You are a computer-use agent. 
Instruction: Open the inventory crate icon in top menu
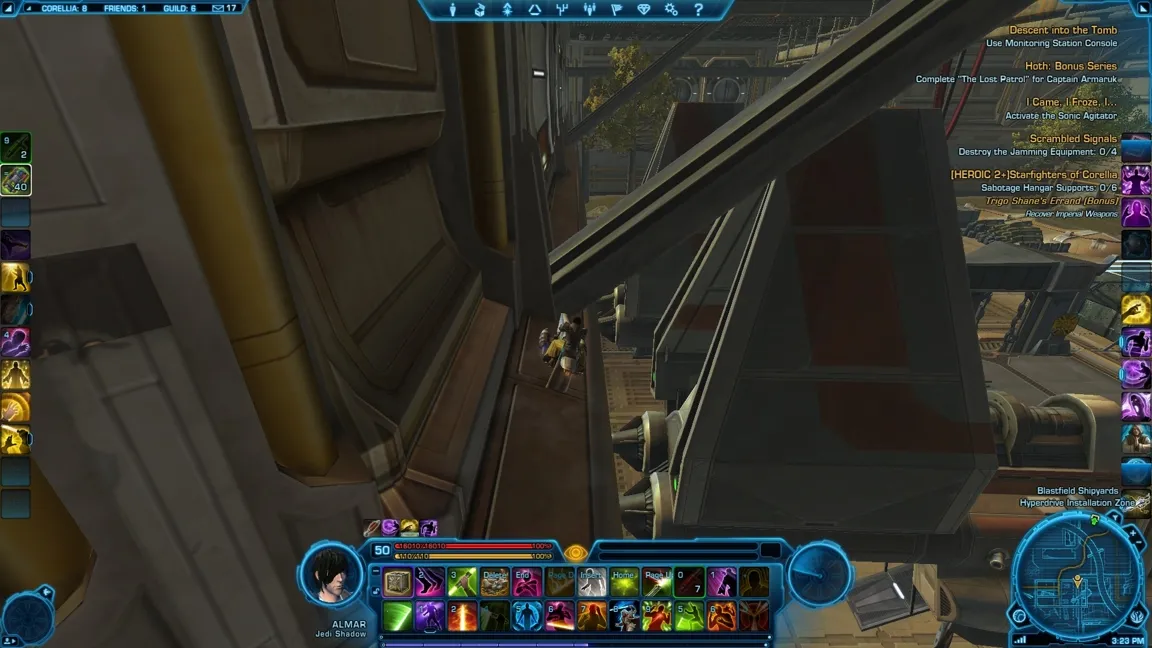pos(480,10)
